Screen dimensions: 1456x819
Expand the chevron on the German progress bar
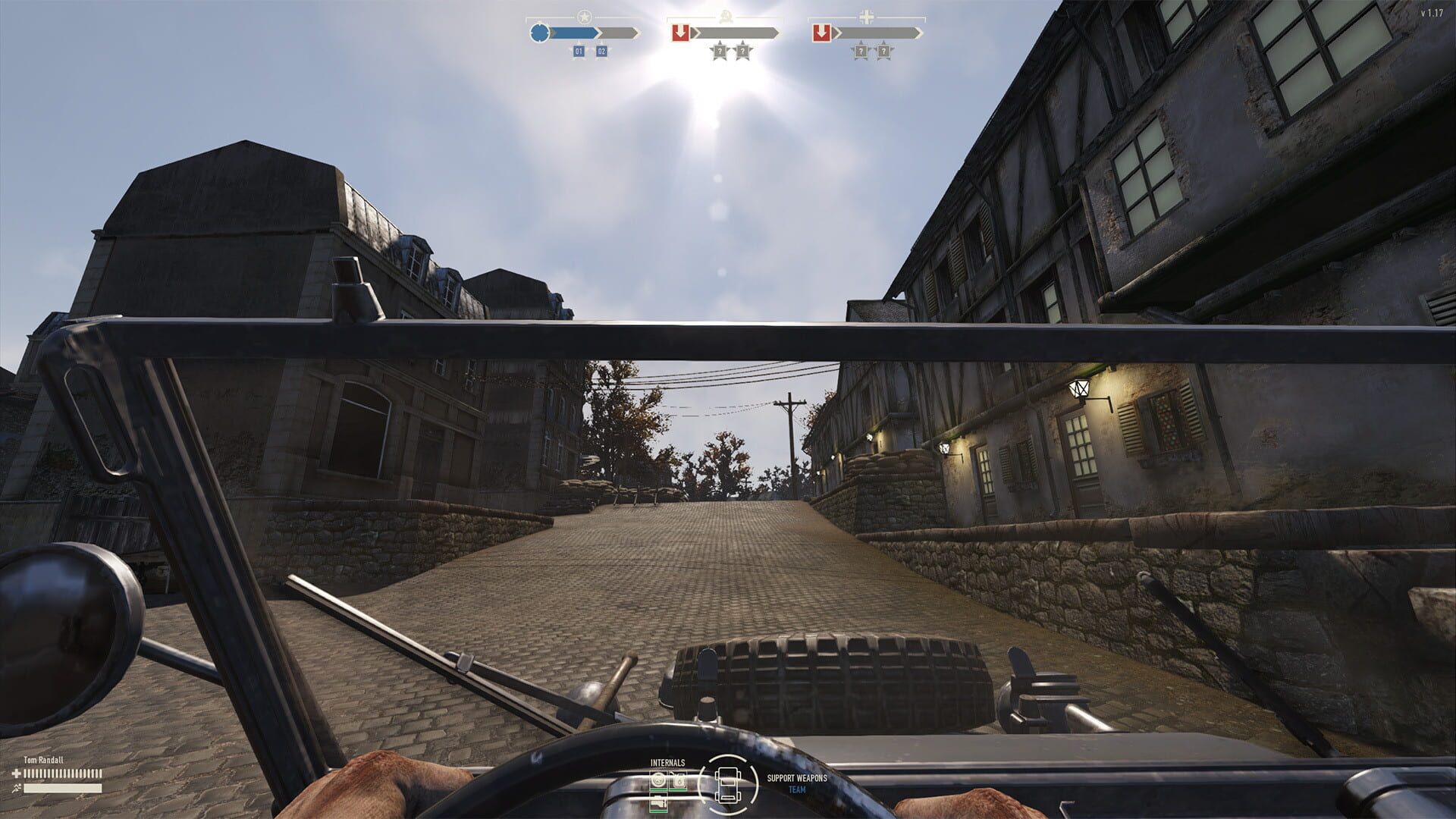tap(920, 33)
